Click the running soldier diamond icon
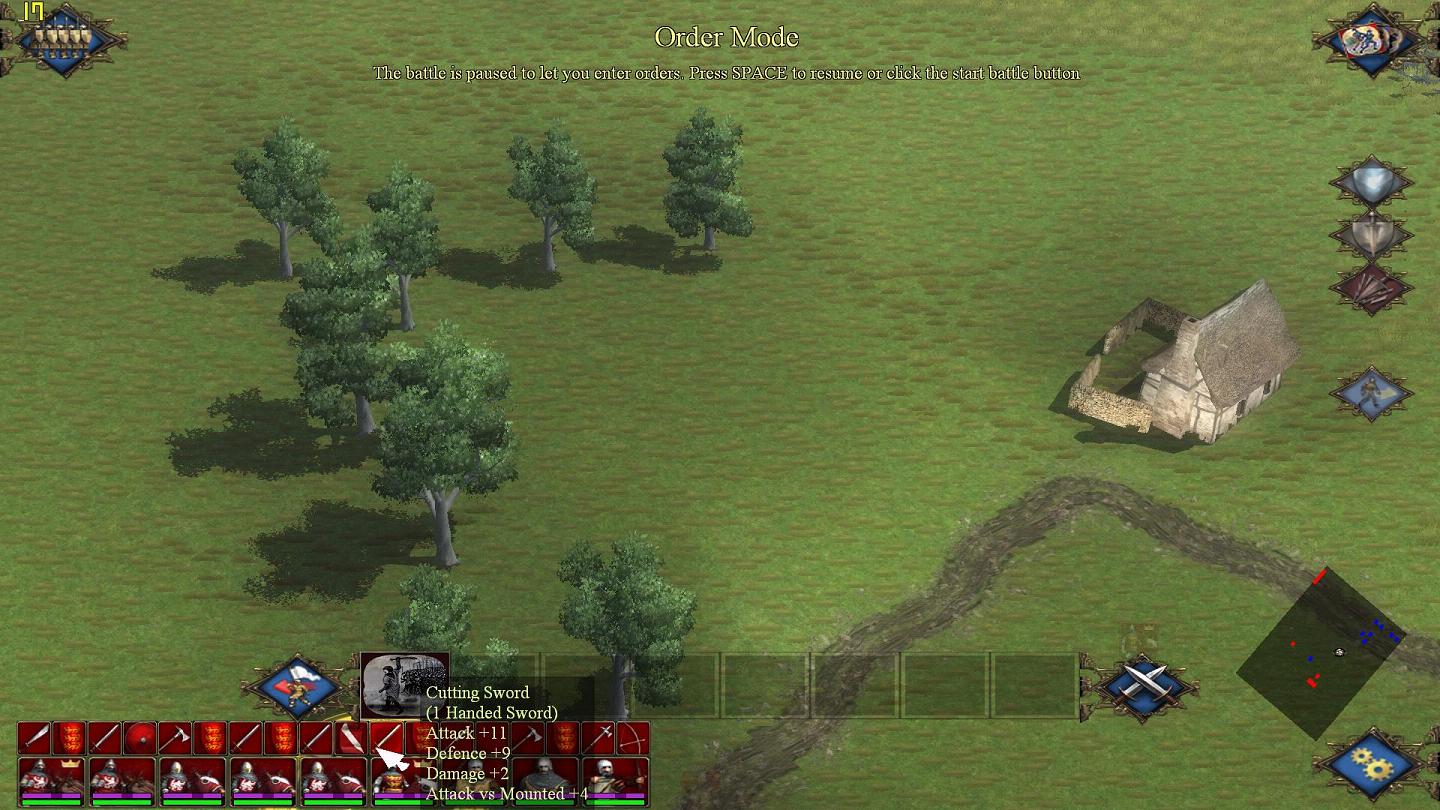This screenshot has width=1440, height=810. (x=1371, y=392)
